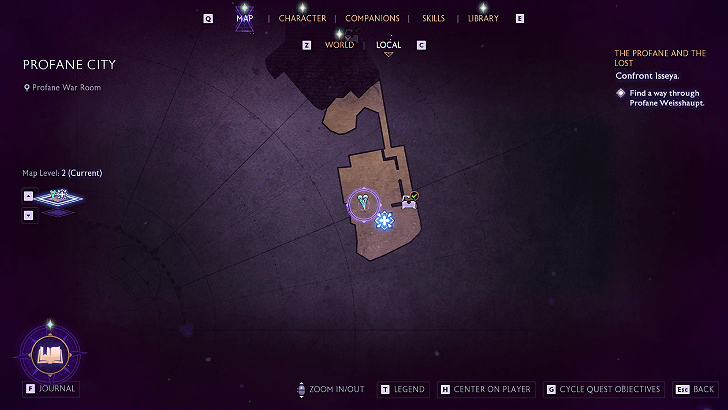728x410 pixels.
Task: Show the map Legend
Action: 402,389
